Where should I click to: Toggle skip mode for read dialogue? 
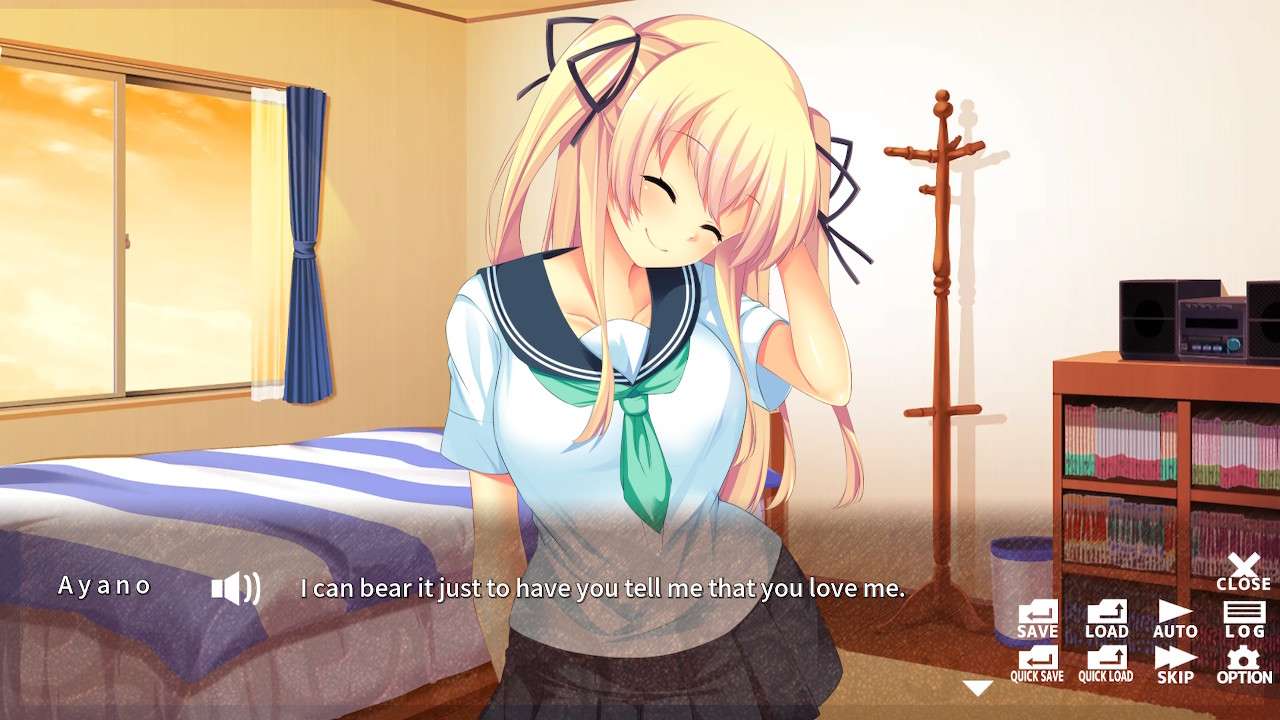tap(1175, 662)
